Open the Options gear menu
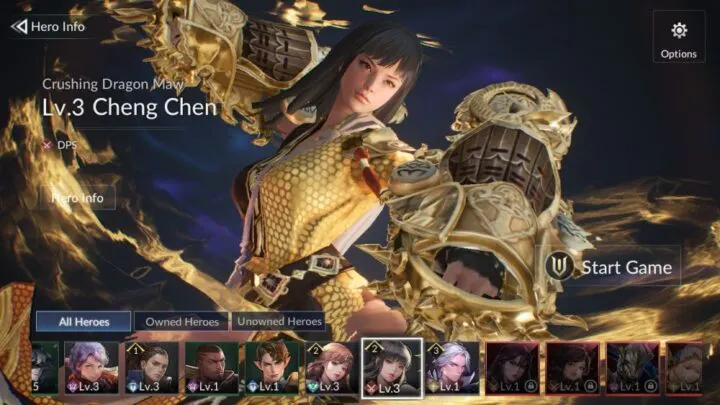The image size is (720, 405). [x=679, y=38]
